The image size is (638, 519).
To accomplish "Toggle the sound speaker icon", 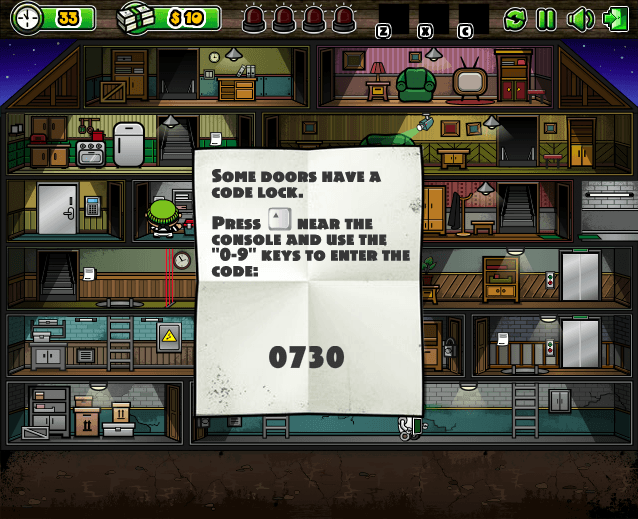I will click(579, 18).
